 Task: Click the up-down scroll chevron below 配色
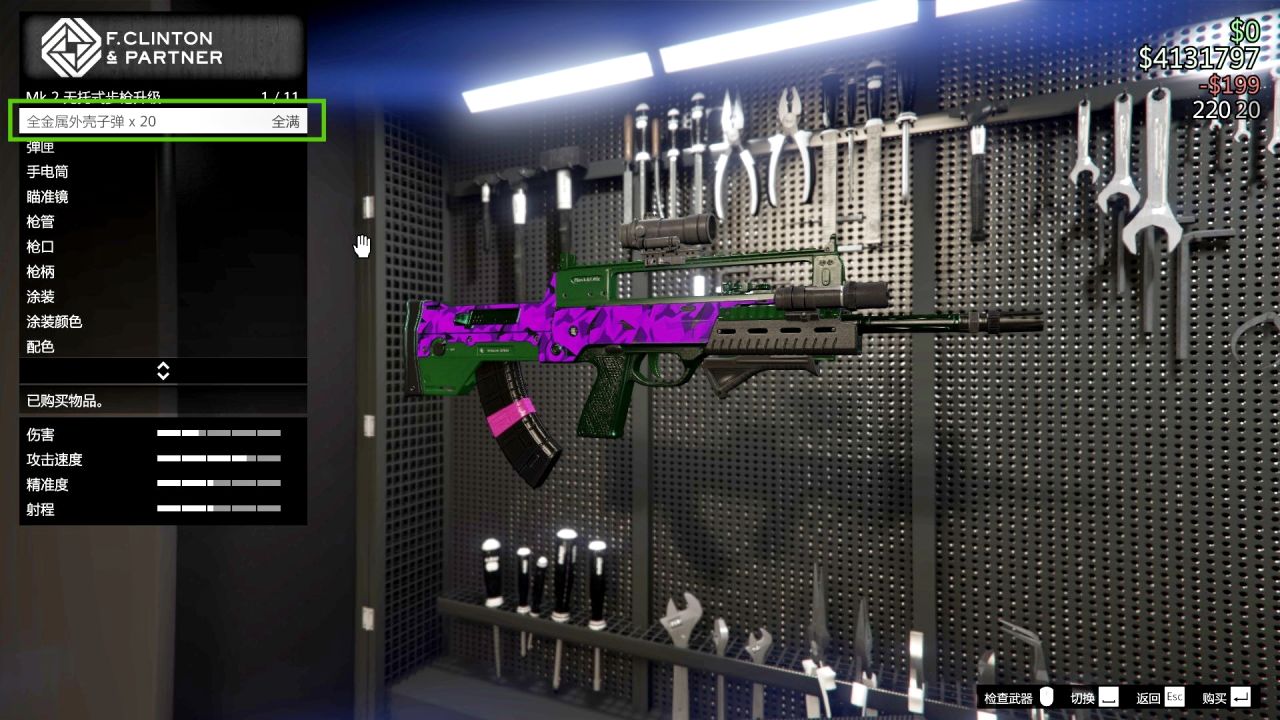[163, 370]
